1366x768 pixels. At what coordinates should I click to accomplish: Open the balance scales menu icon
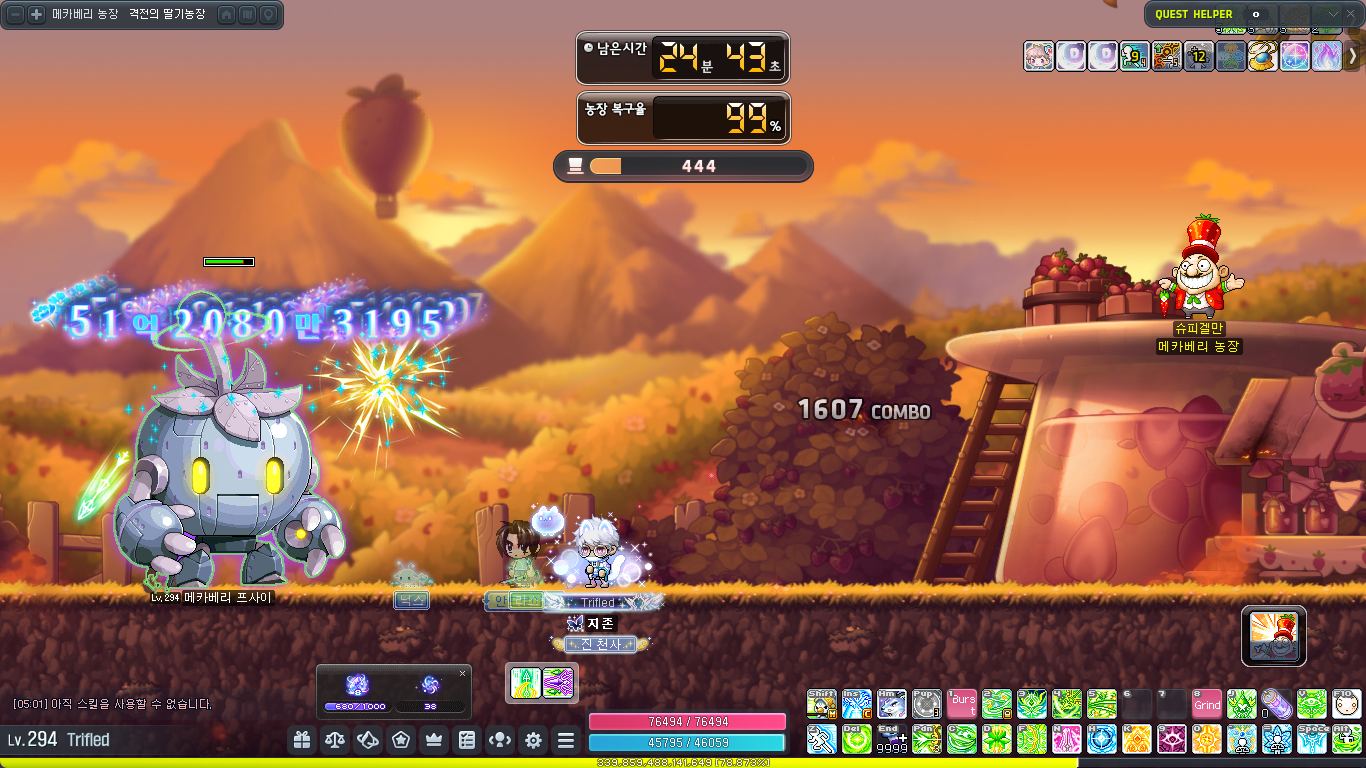(x=335, y=740)
